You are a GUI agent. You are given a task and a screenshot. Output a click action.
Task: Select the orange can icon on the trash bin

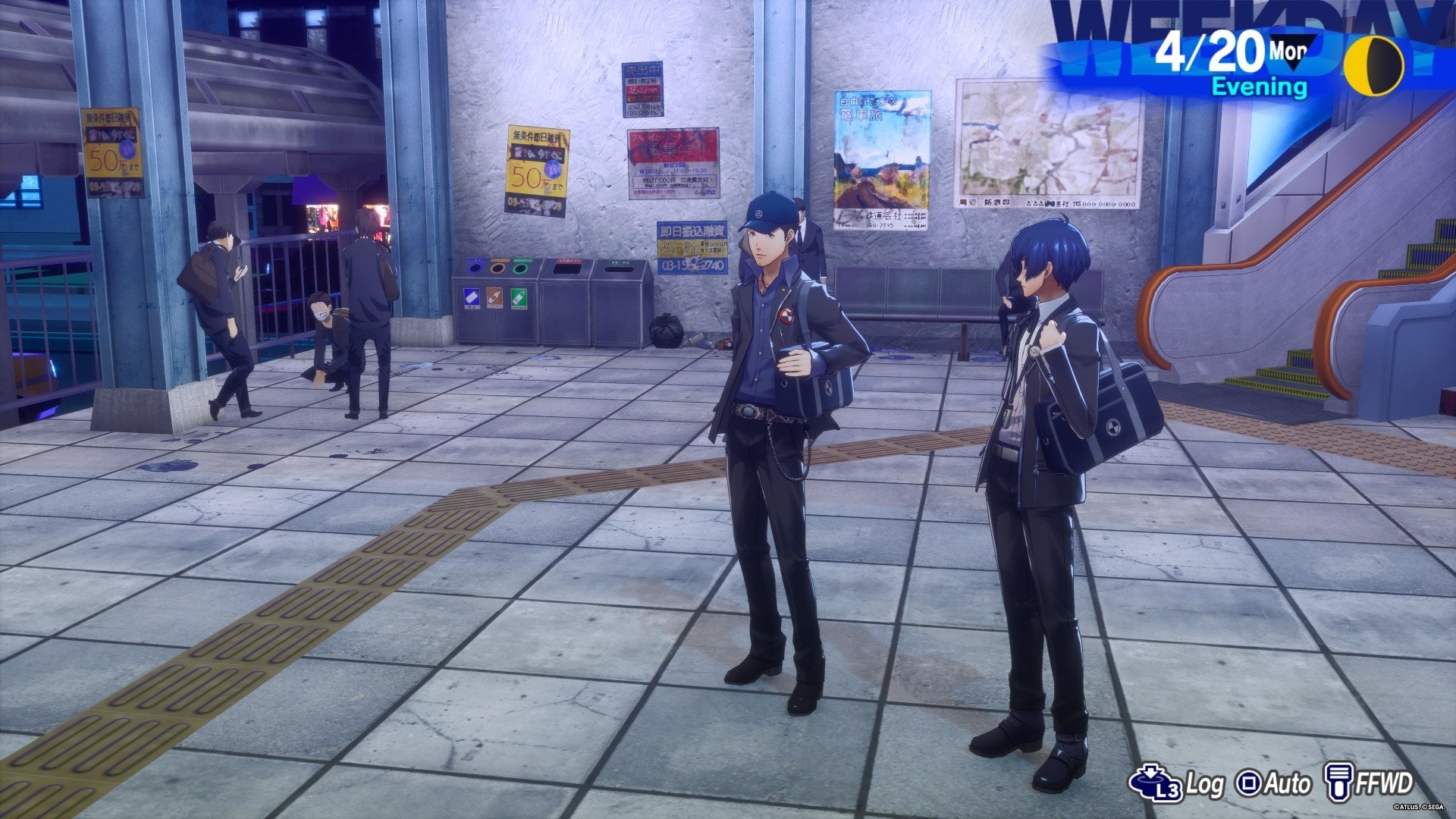coord(495,298)
